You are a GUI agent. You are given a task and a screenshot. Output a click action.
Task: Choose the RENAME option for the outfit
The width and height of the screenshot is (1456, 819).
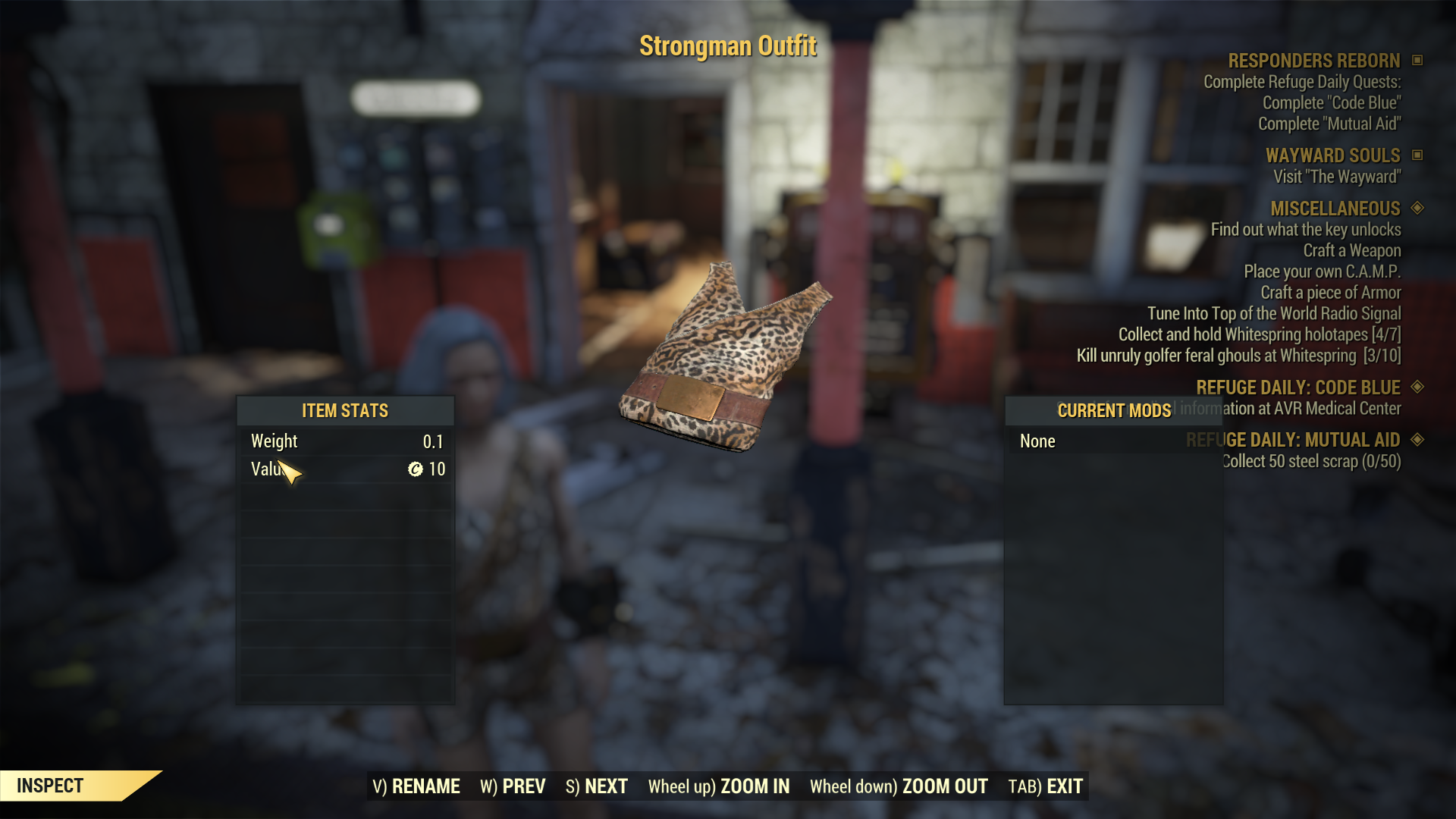416,786
